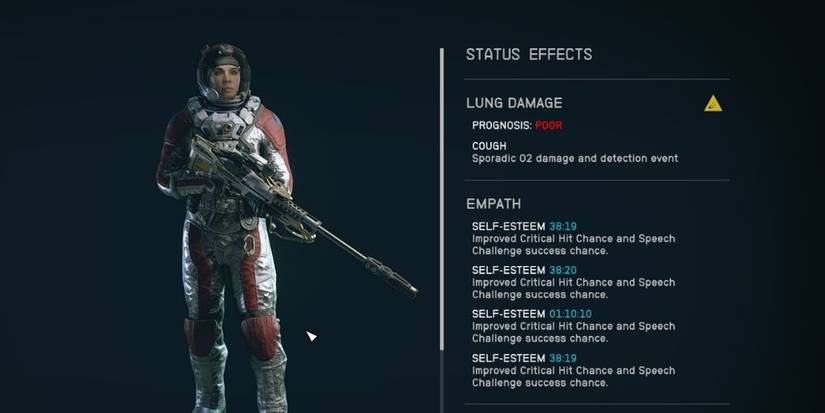Click the yellow warning triangle icon
The width and height of the screenshot is (825, 413).
tap(712, 103)
